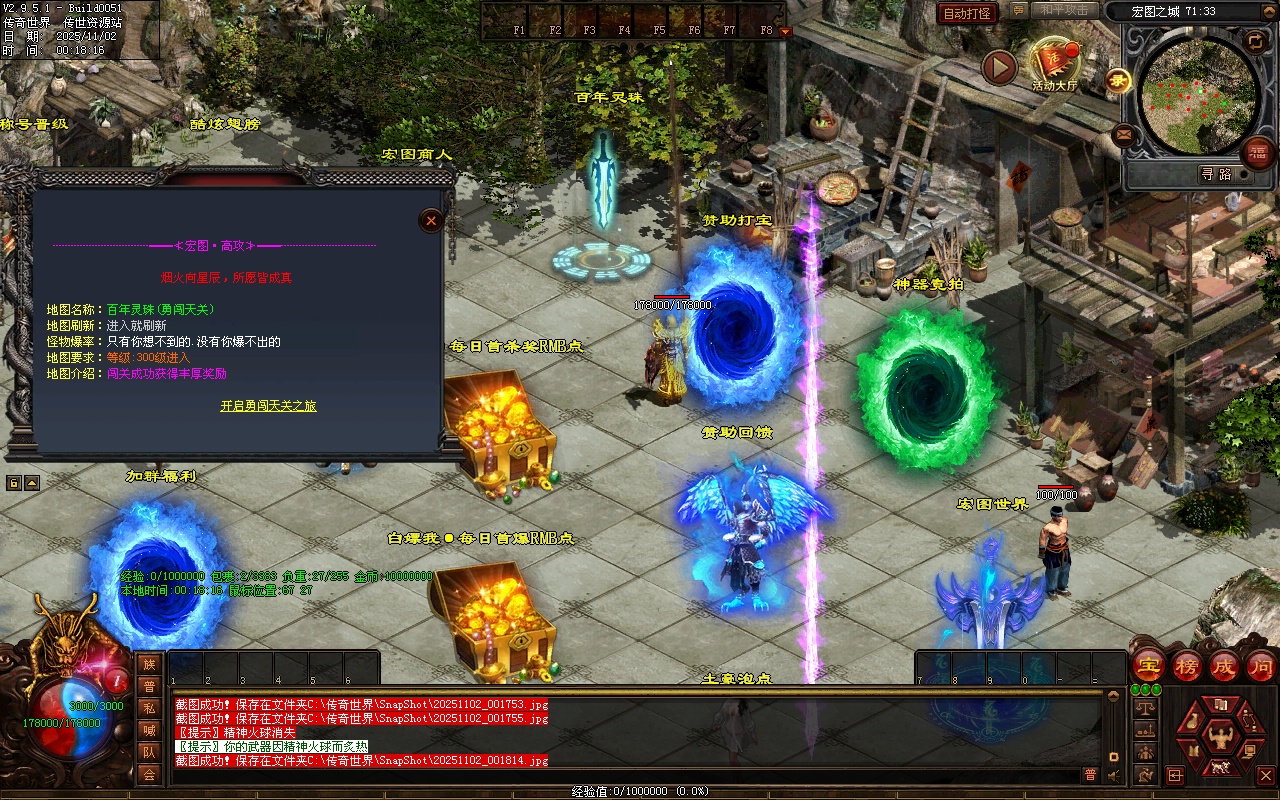Open the bag pouch hexagon icon
Viewport: 1280px width, 800px height.
click(x=1191, y=722)
